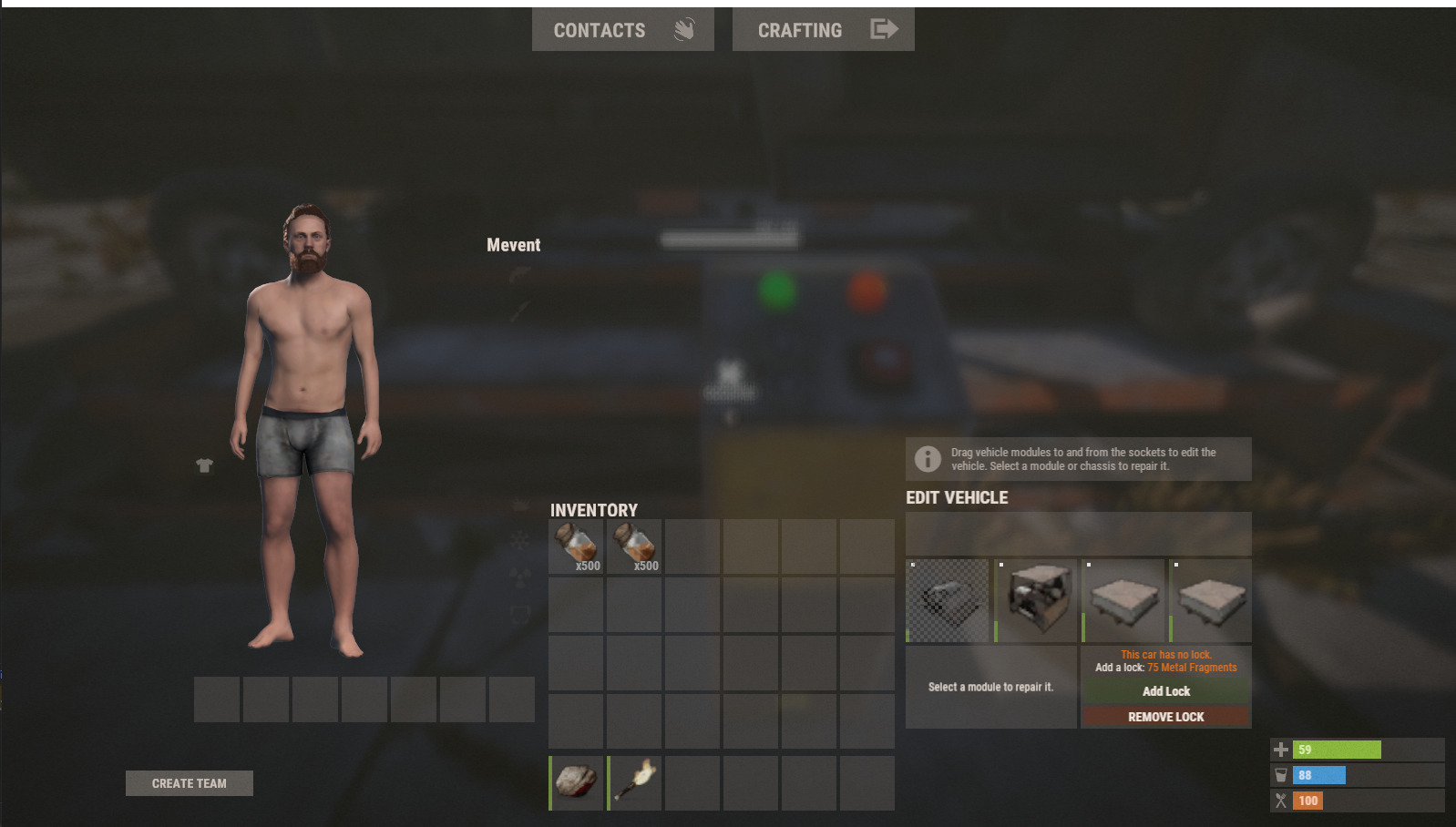
Task: Open the Crafting menu
Action: click(x=823, y=30)
